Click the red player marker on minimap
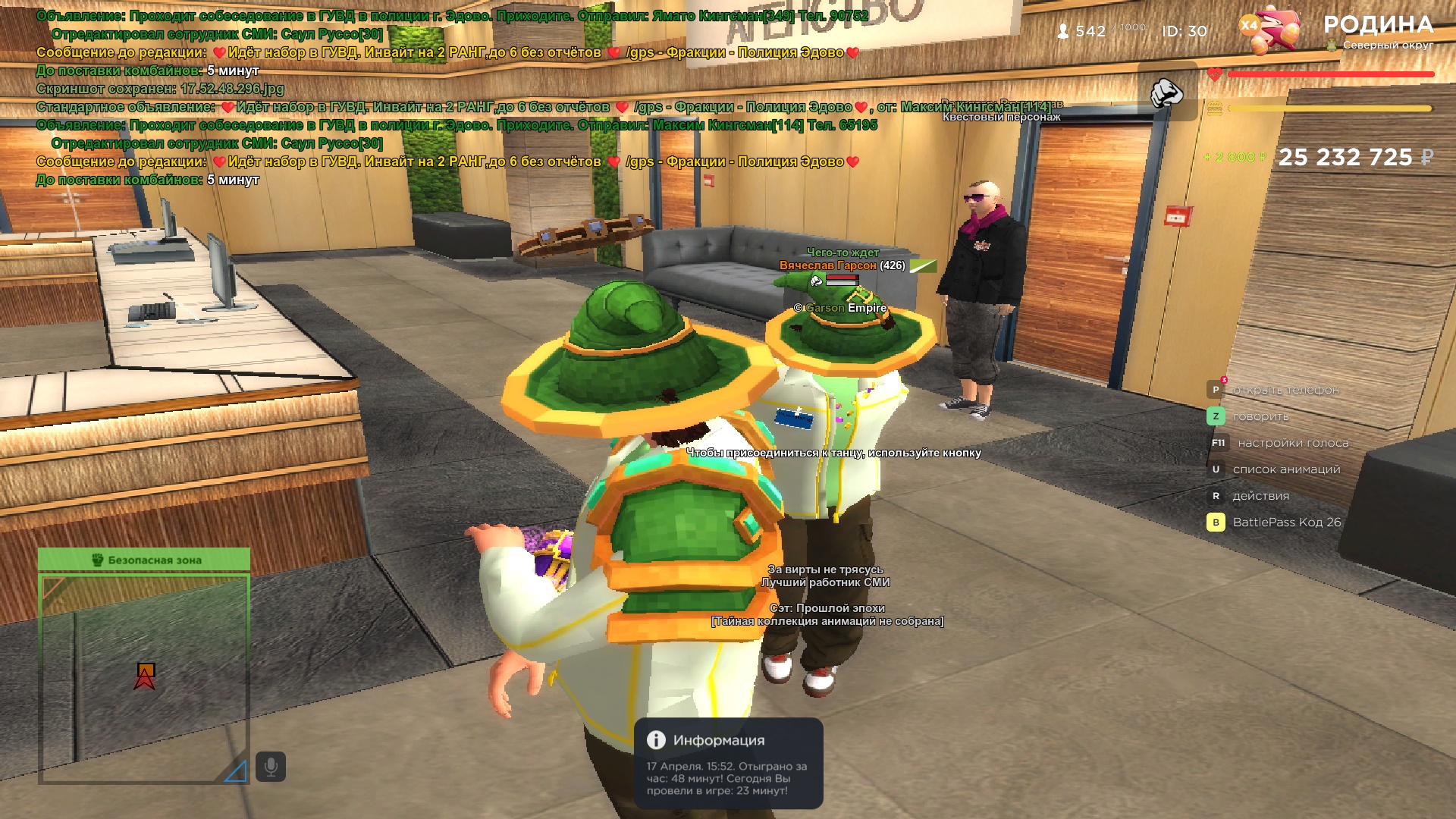The image size is (1456, 819). coord(145,676)
